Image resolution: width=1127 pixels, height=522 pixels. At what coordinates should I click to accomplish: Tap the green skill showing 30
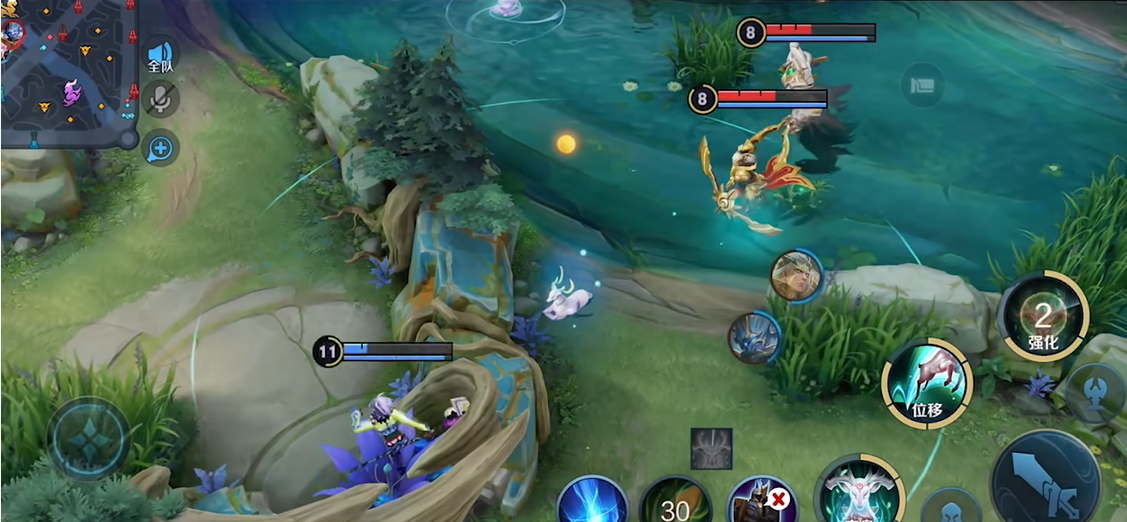coord(676,503)
